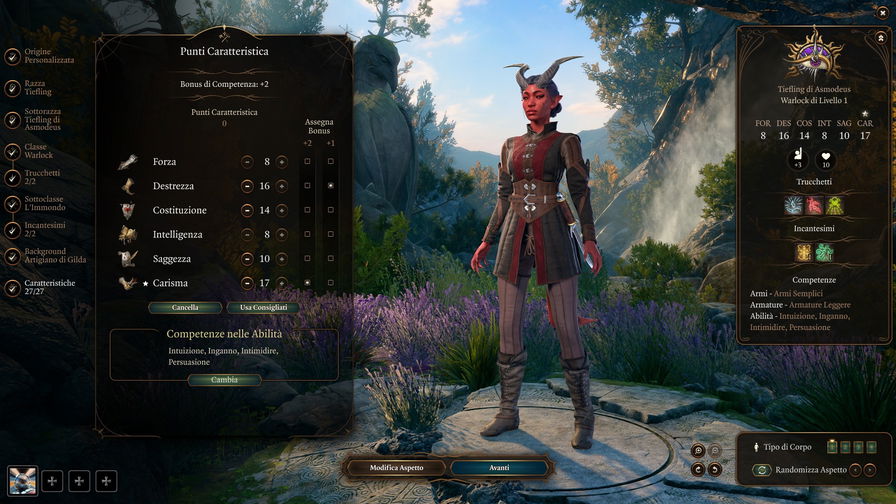Choose the Sottoclasse L'Immondo step
The width and height of the screenshot is (896, 504).
point(45,204)
